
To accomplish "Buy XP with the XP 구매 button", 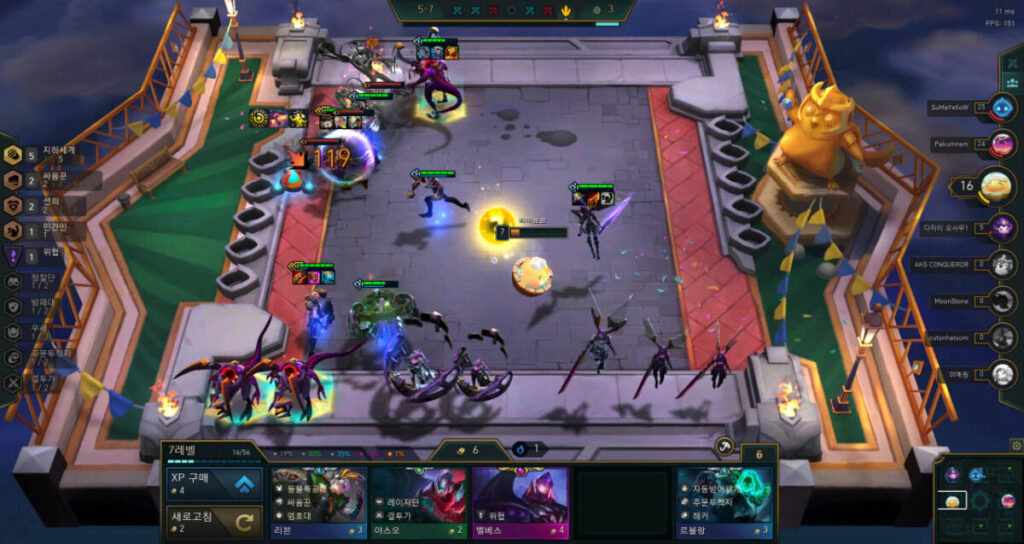I will click(x=214, y=484).
